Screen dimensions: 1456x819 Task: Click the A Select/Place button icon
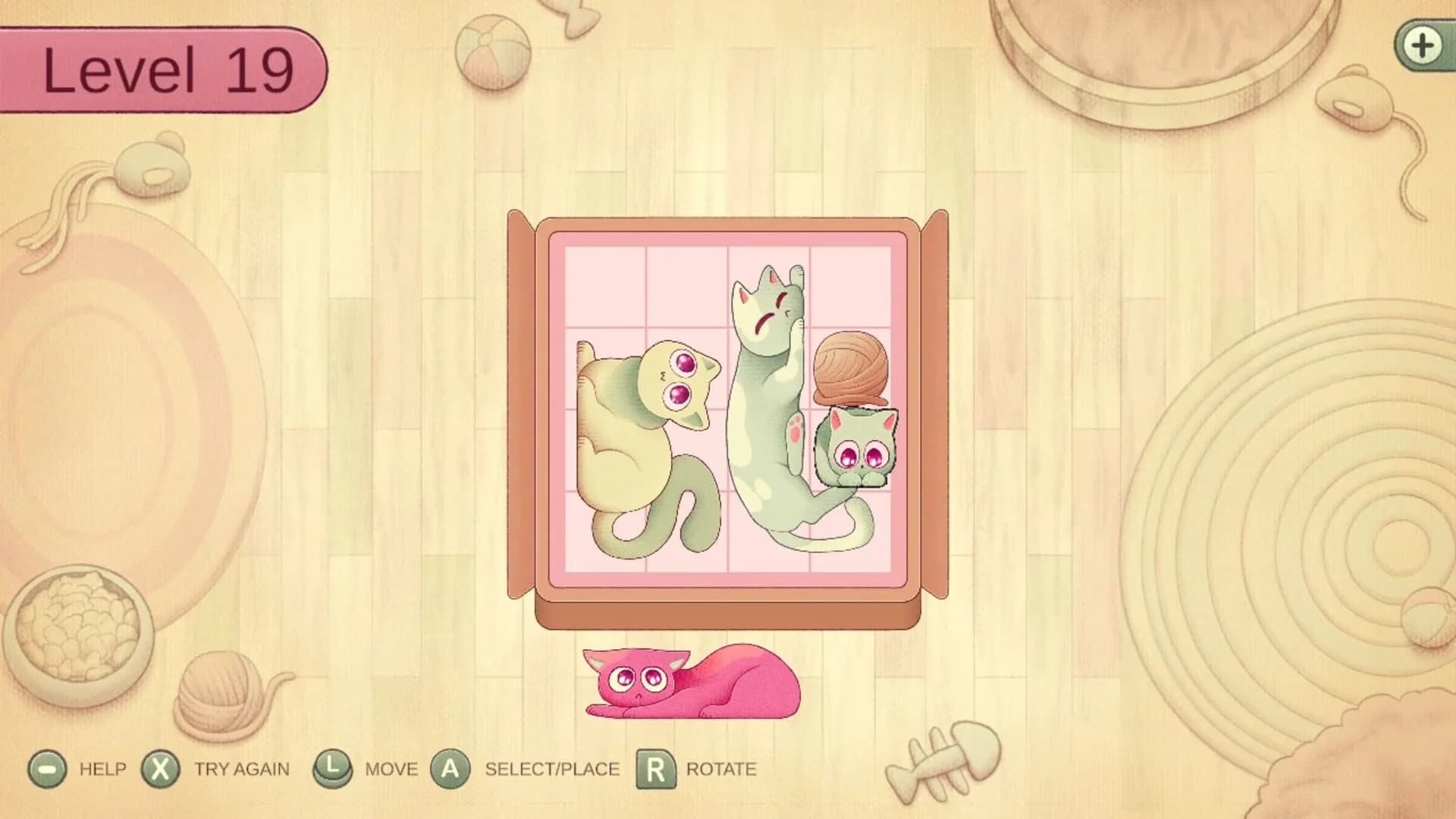(x=450, y=768)
